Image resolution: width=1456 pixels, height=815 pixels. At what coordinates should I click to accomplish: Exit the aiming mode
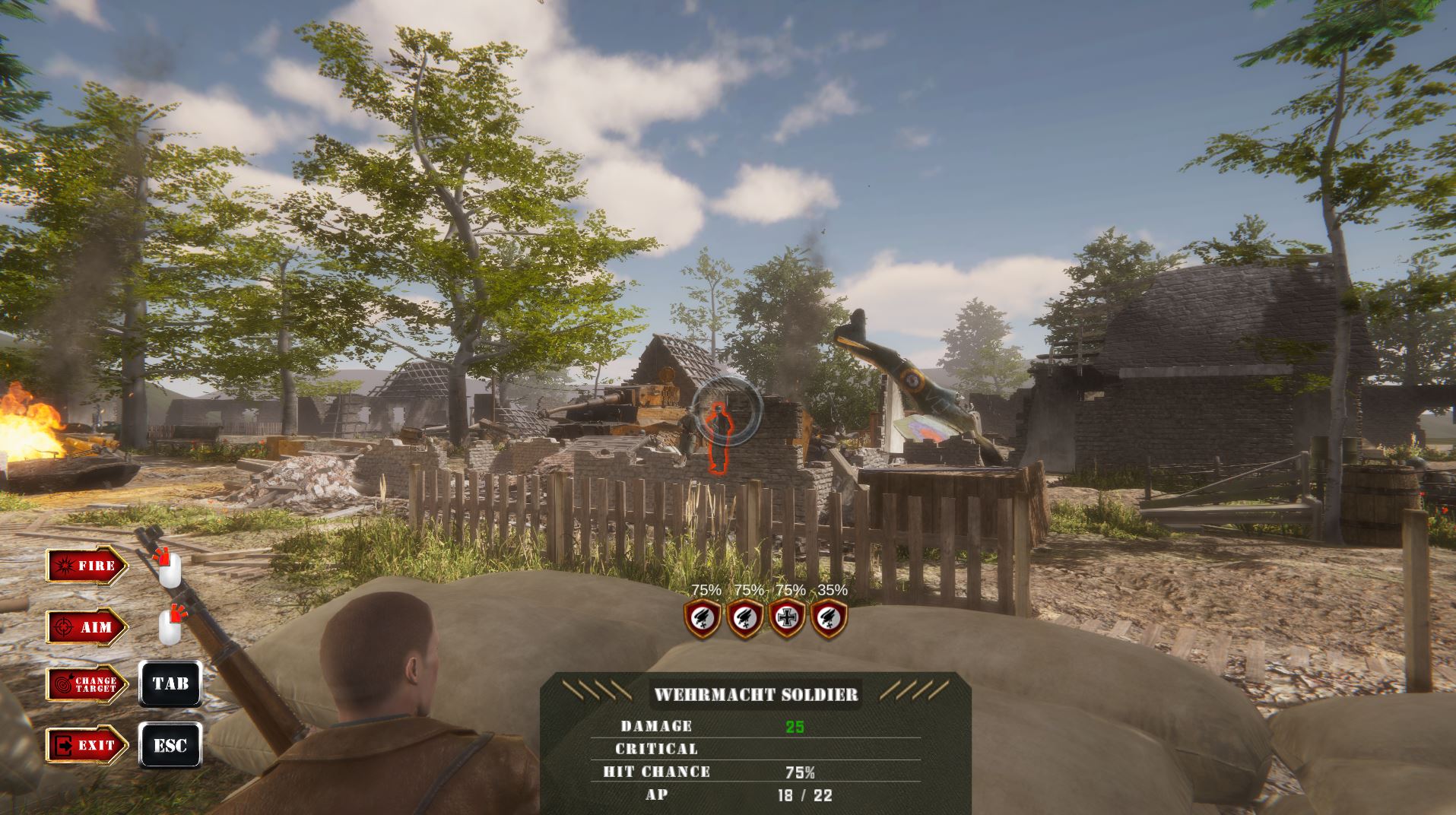point(86,745)
